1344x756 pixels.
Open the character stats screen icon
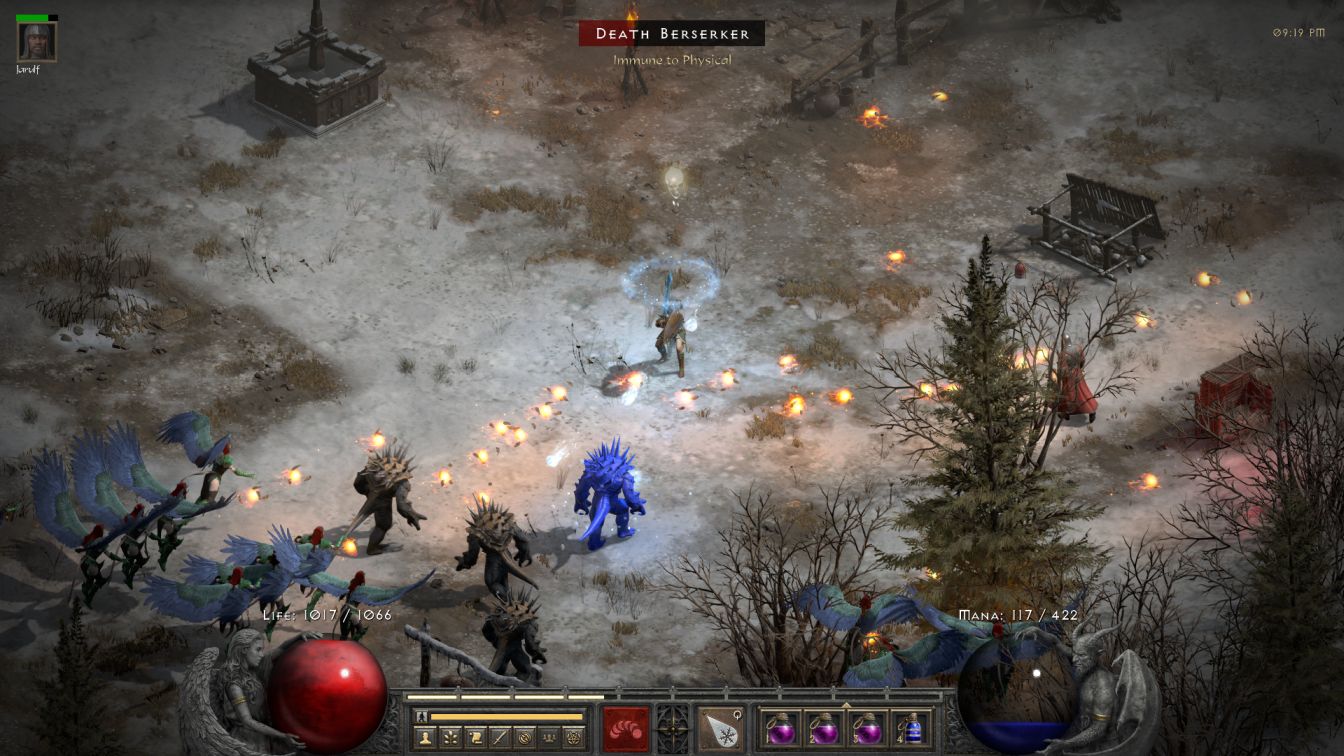[426, 738]
